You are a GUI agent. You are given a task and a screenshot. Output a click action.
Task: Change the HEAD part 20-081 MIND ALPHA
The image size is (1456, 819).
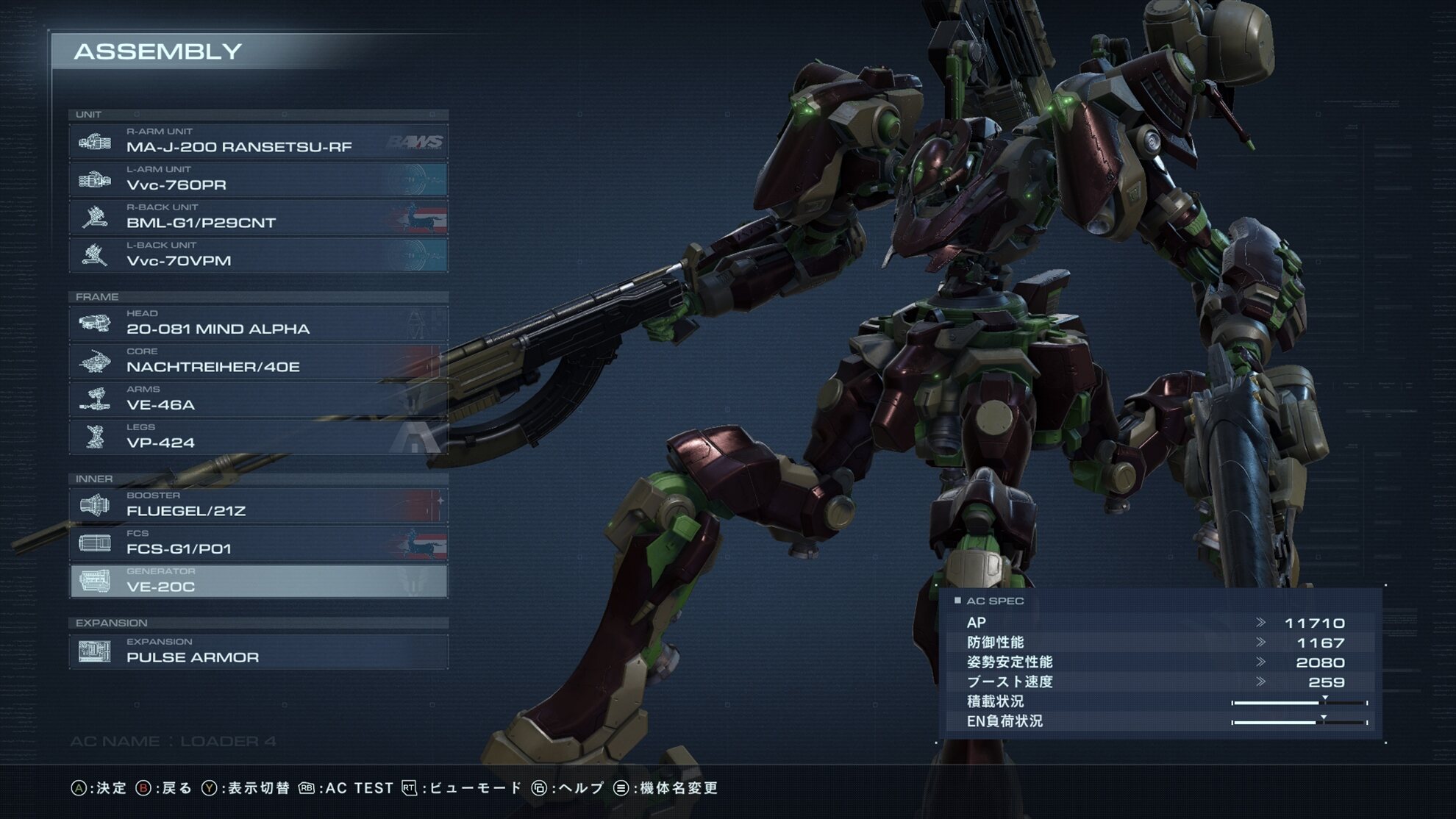tap(258, 323)
